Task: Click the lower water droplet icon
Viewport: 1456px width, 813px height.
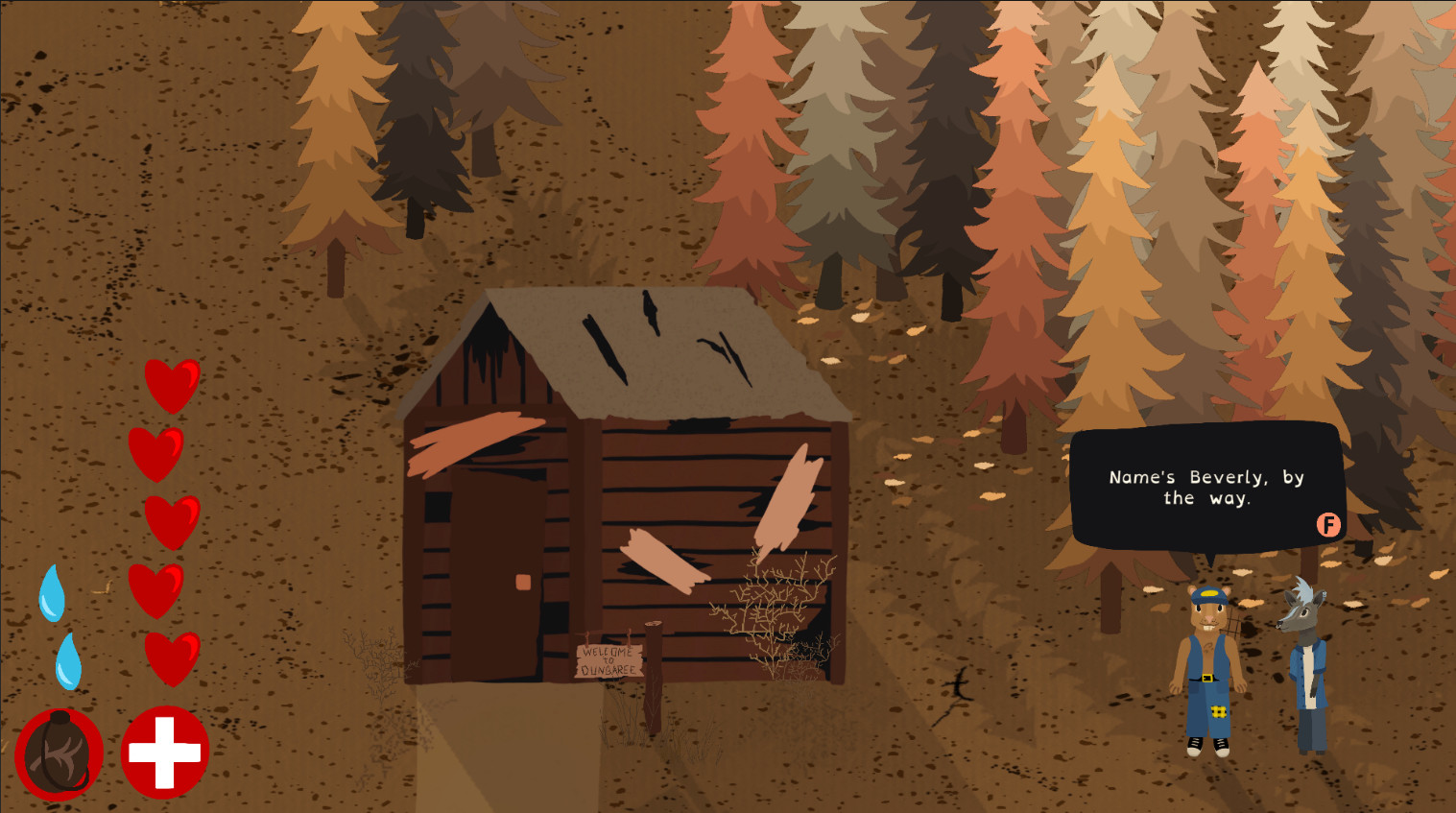Action: 69,659
